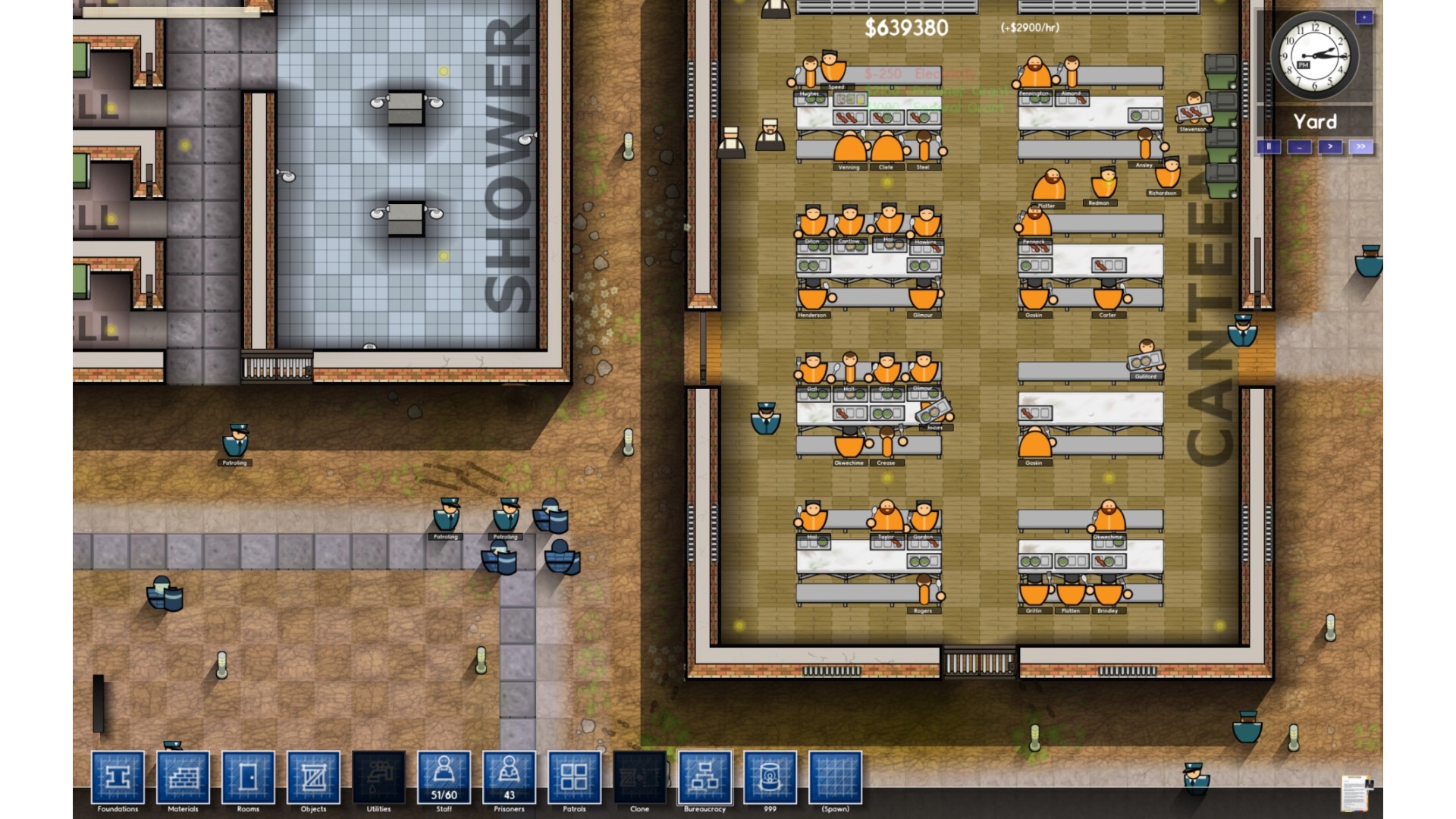Show the Staff hiring menu
The image size is (1456, 819).
(444, 777)
